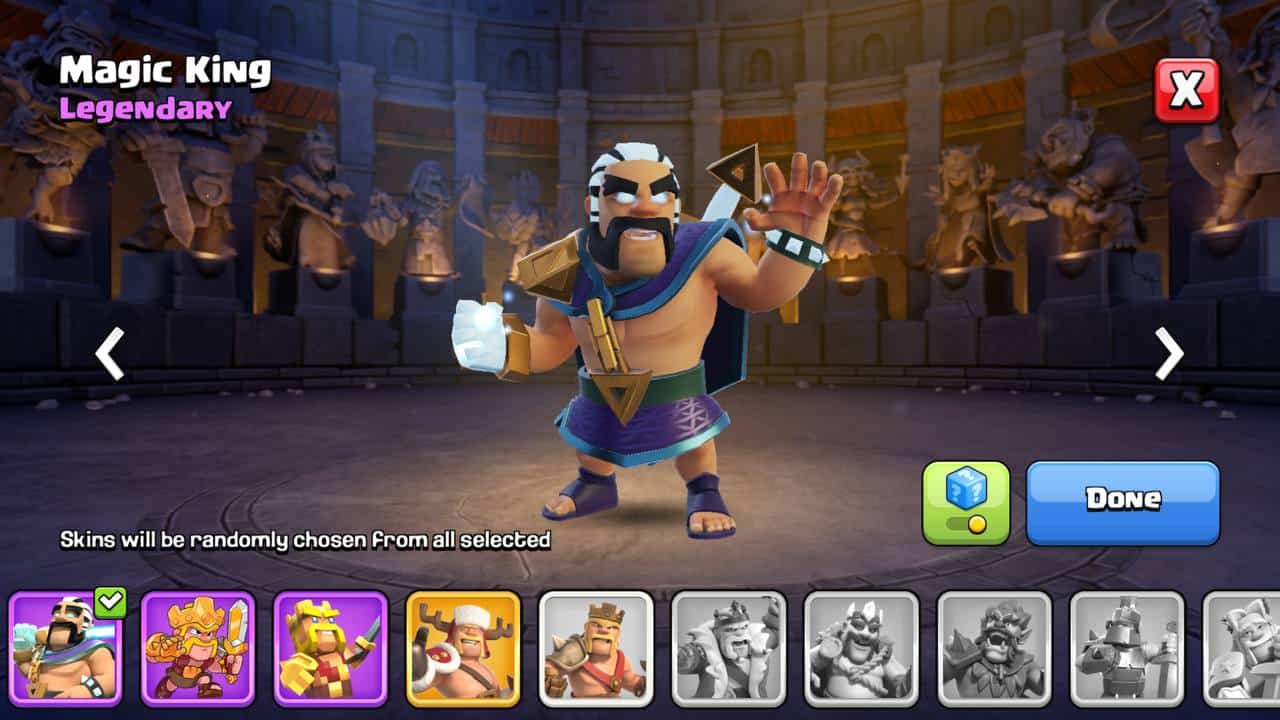Close the skin selection screen

click(1187, 90)
